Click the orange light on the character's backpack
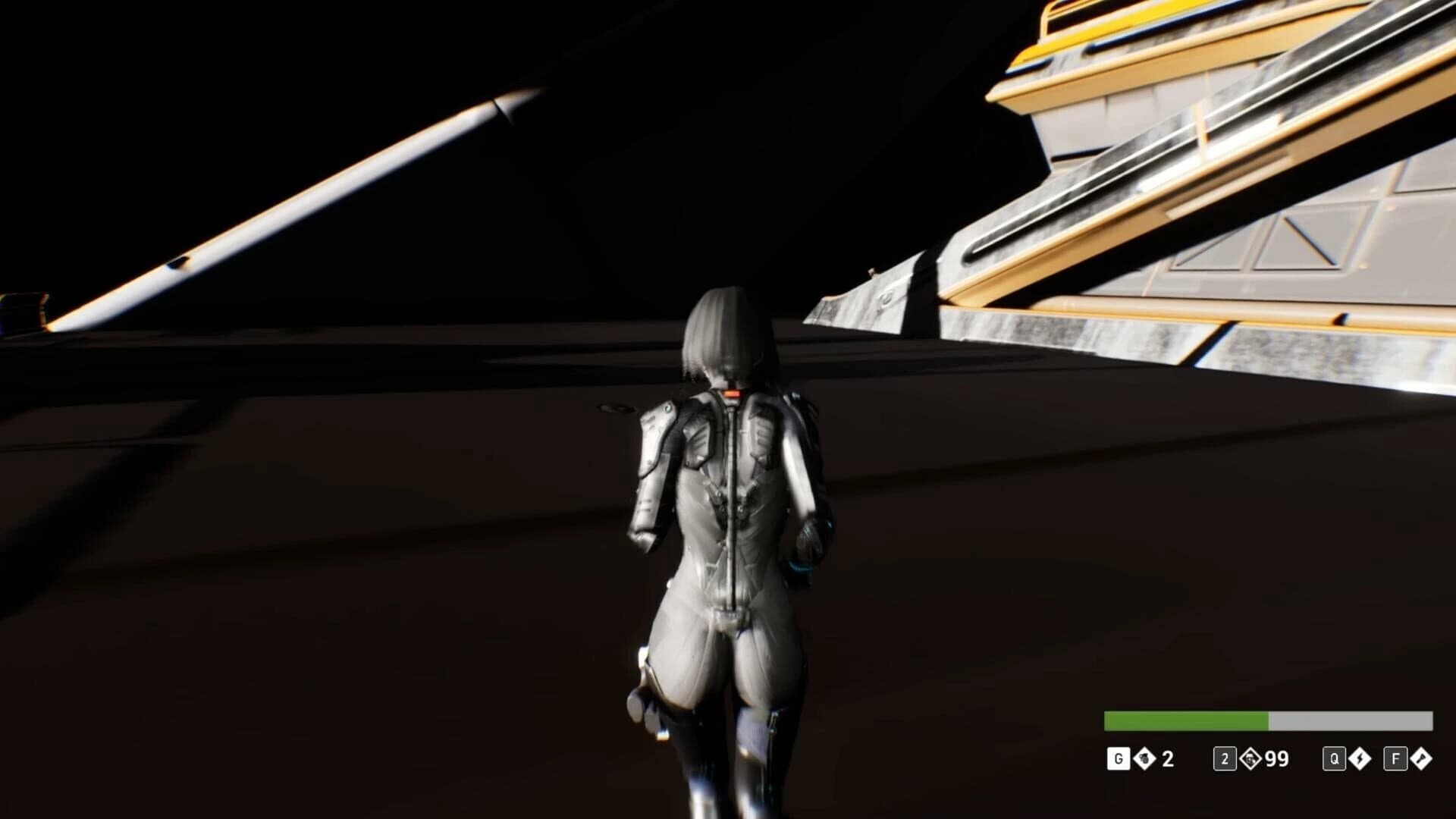1456x819 pixels. click(730, 394)
